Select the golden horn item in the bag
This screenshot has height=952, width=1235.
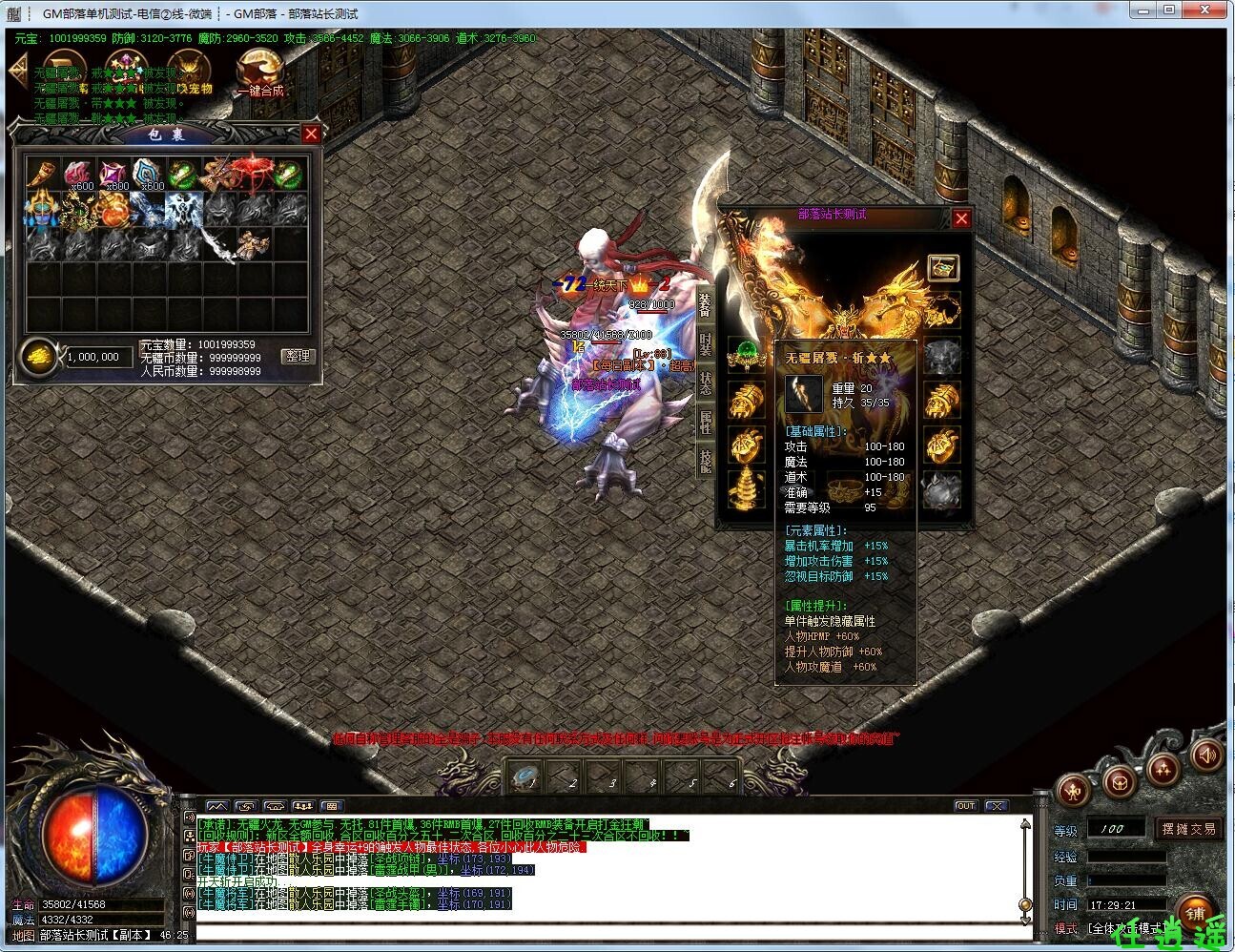41,174
